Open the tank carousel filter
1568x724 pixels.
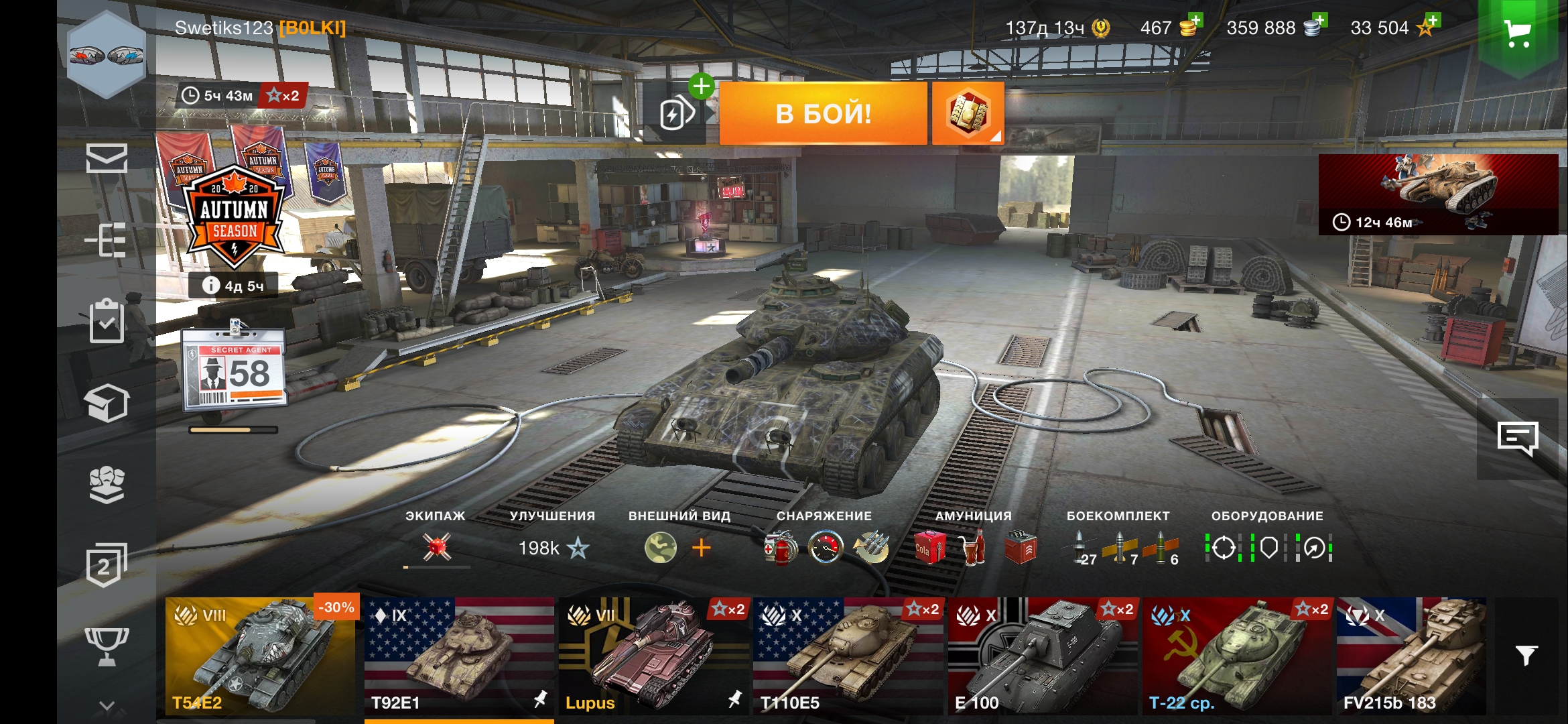(x=1526, y=656)
